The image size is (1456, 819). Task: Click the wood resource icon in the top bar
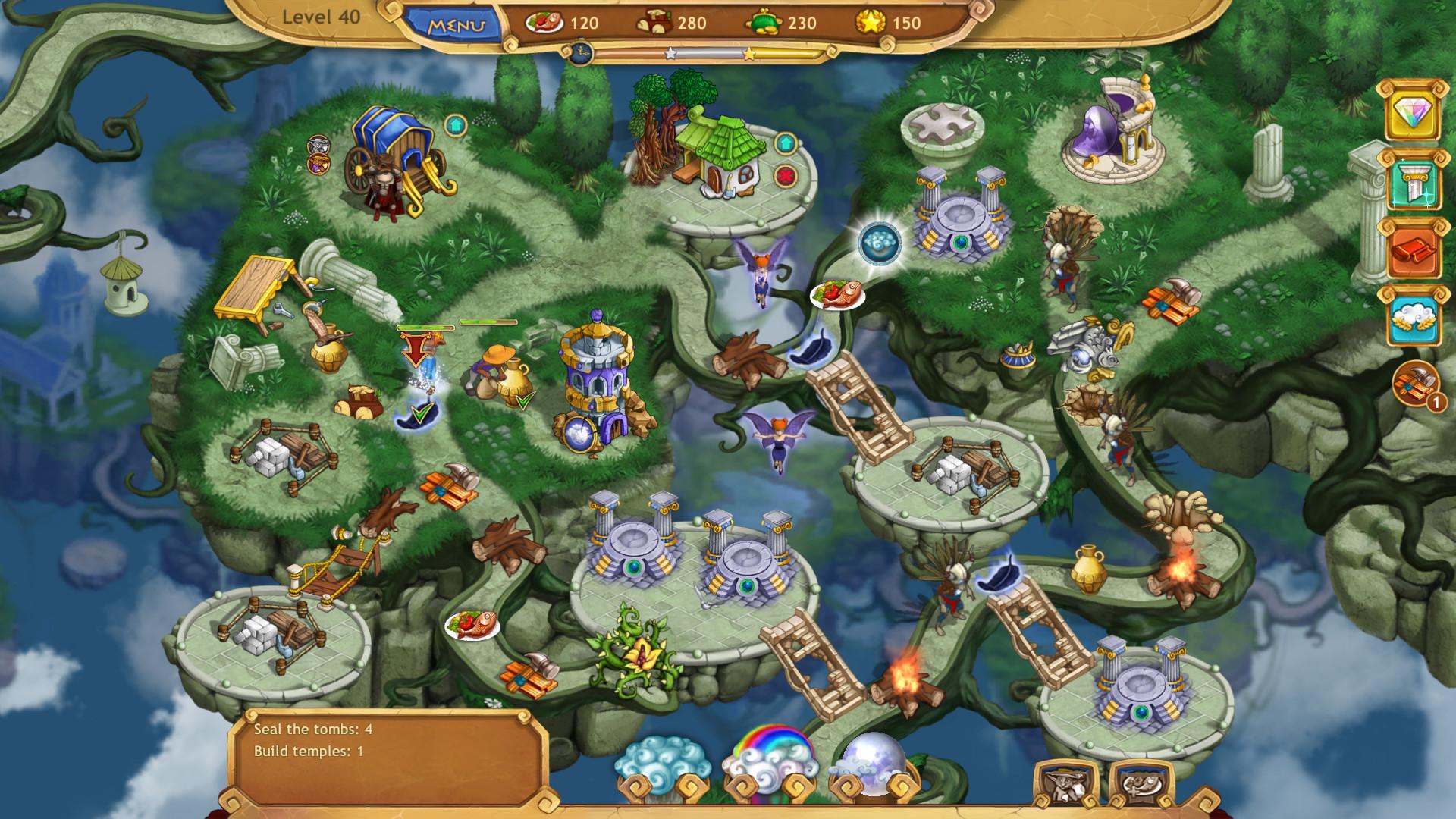point(654,22)
